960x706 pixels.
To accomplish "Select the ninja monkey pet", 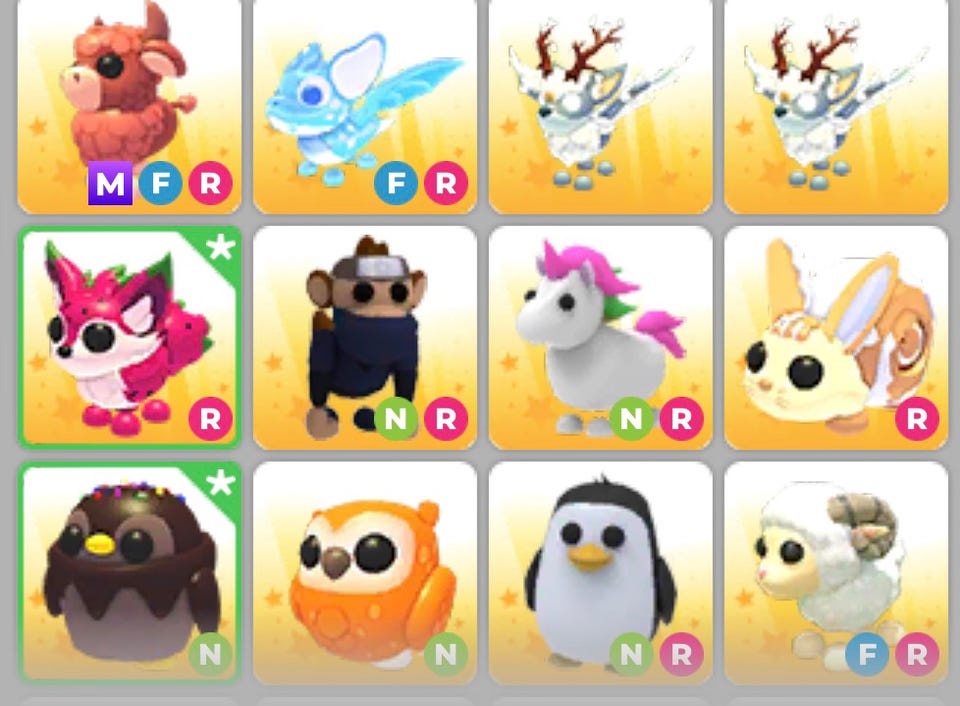I will click(364, 336).
